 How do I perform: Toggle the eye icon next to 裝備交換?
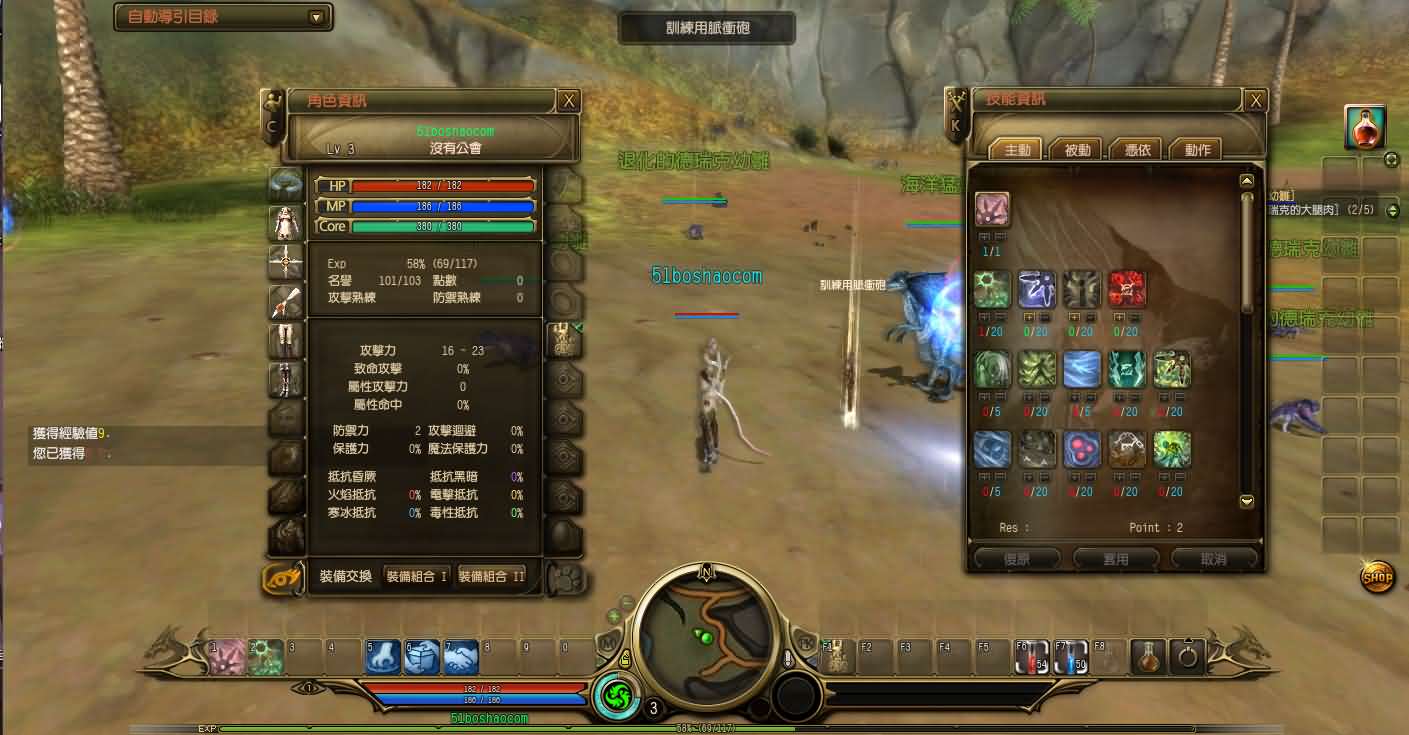tap(282, 578)
